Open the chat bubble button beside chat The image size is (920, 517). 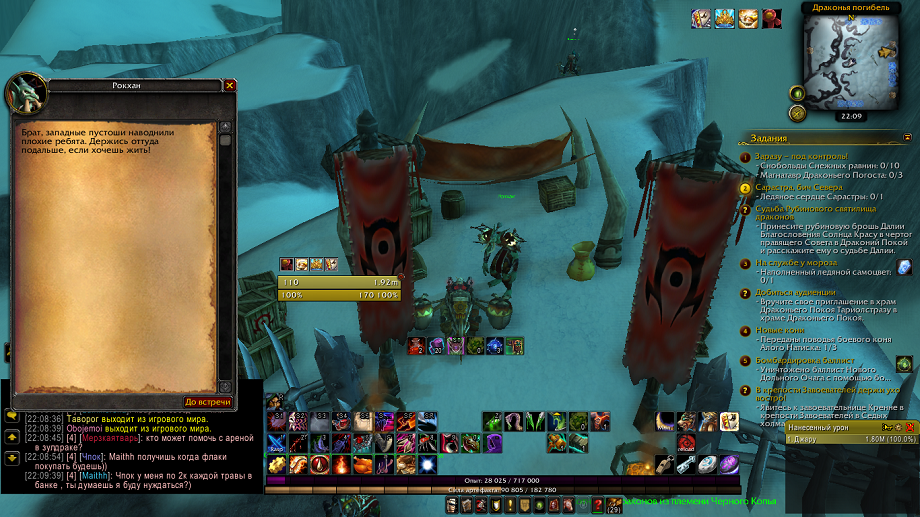point(11,414)
